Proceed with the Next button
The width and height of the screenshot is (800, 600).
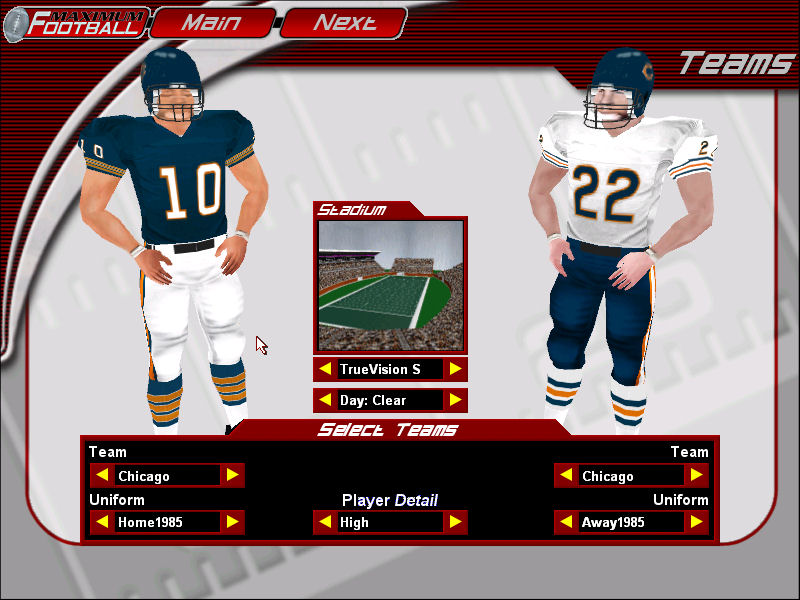(344, 22)
